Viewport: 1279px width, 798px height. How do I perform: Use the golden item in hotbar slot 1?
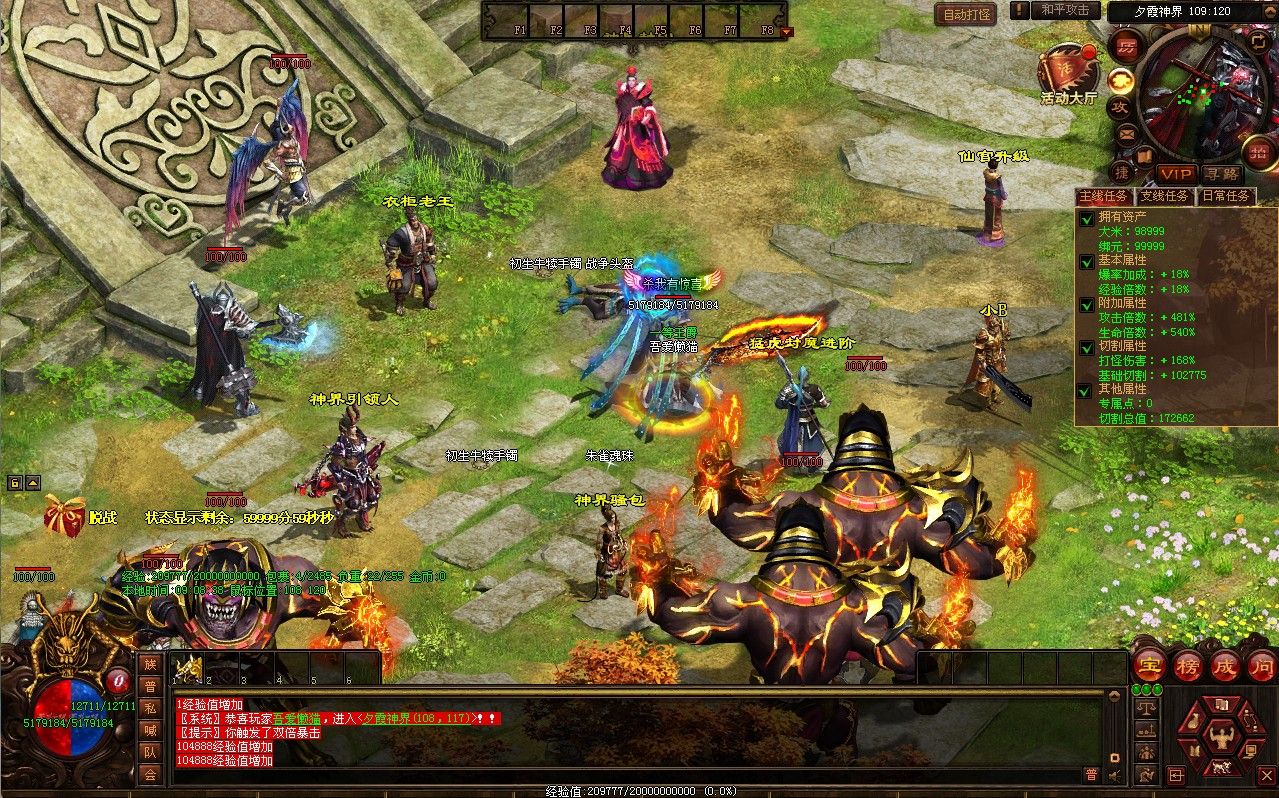[x=188, y=669]
